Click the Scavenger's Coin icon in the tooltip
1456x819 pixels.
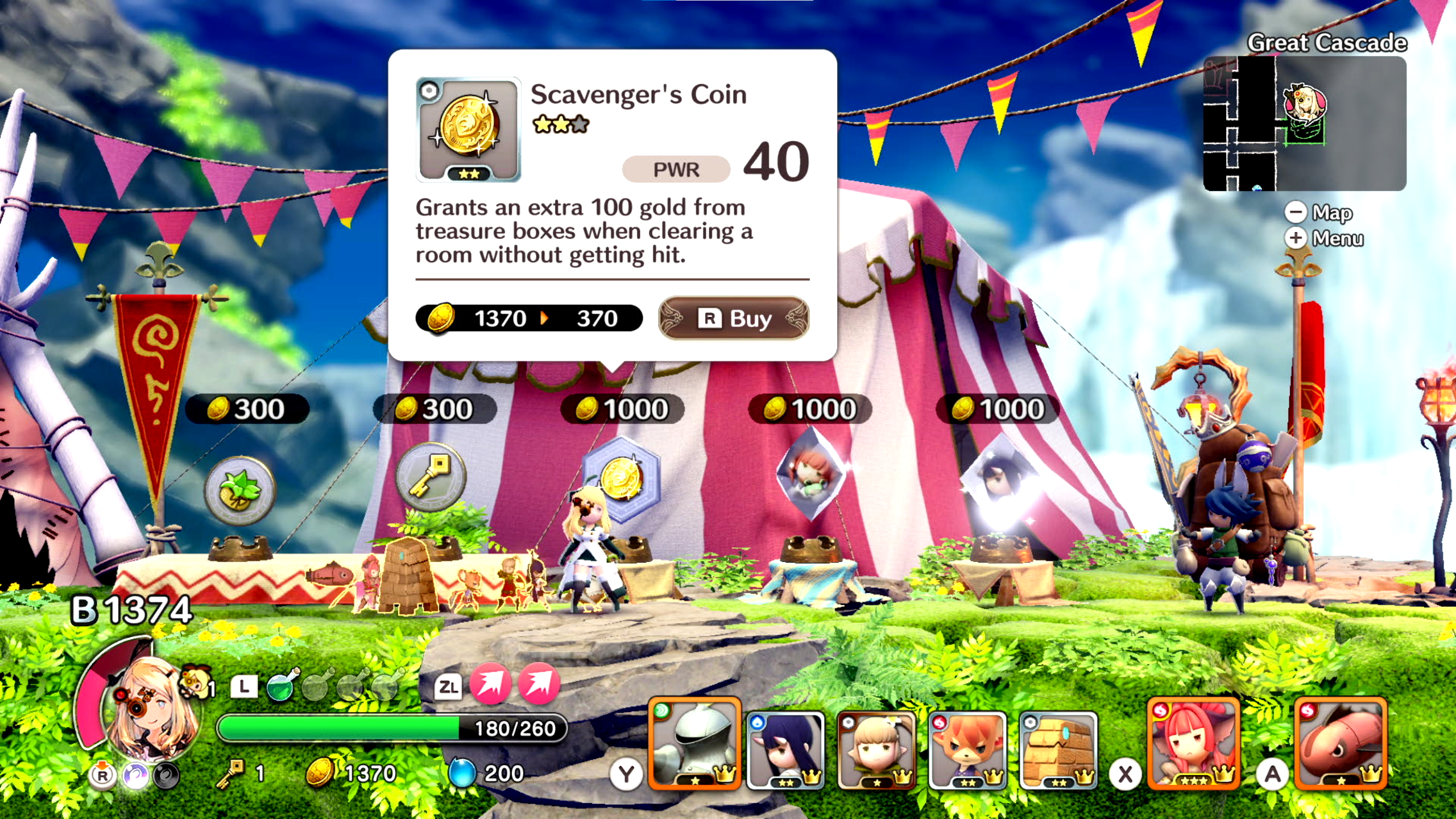tap(468, 130)
